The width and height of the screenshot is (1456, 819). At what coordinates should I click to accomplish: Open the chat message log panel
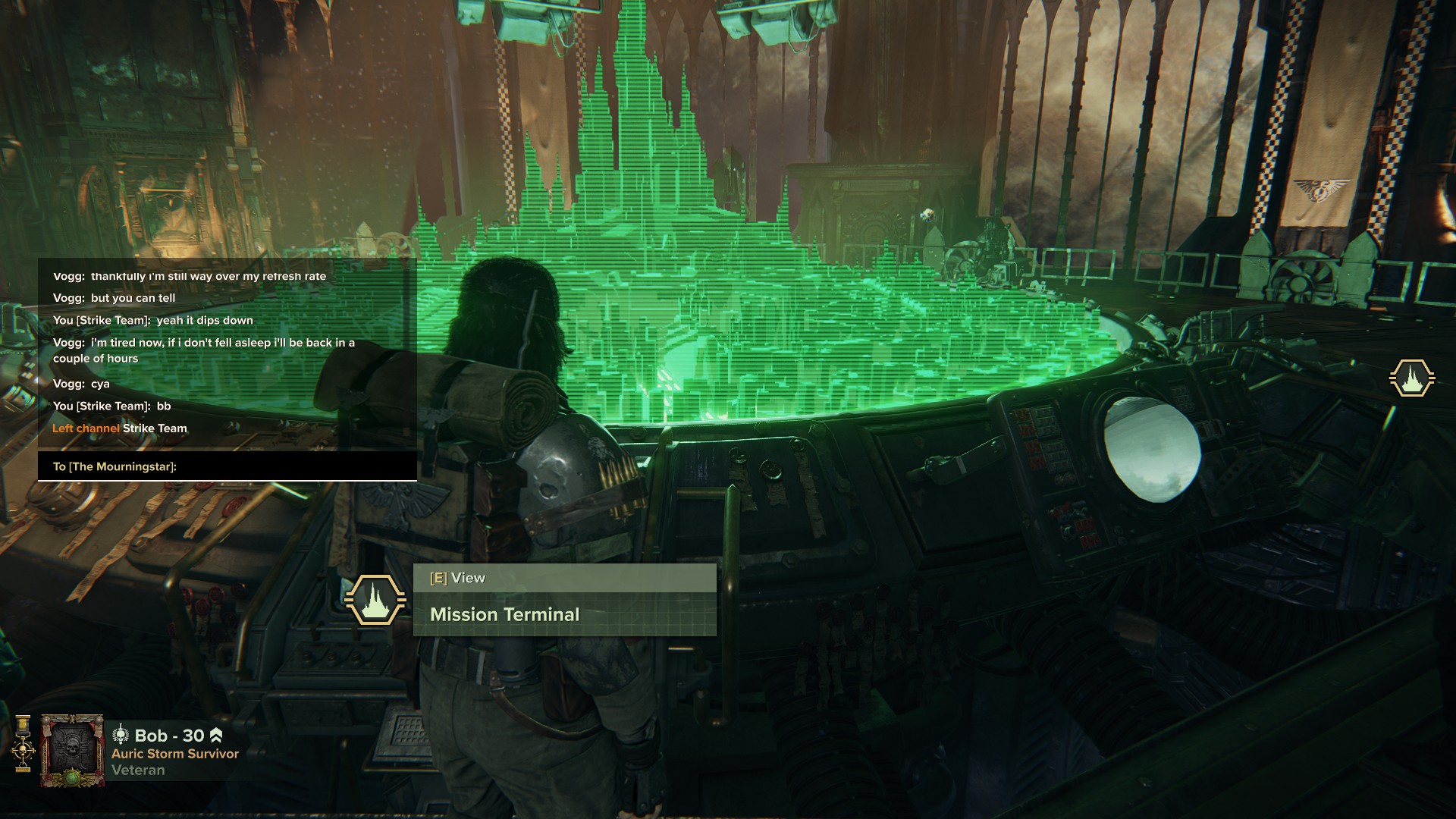[227, 352]
